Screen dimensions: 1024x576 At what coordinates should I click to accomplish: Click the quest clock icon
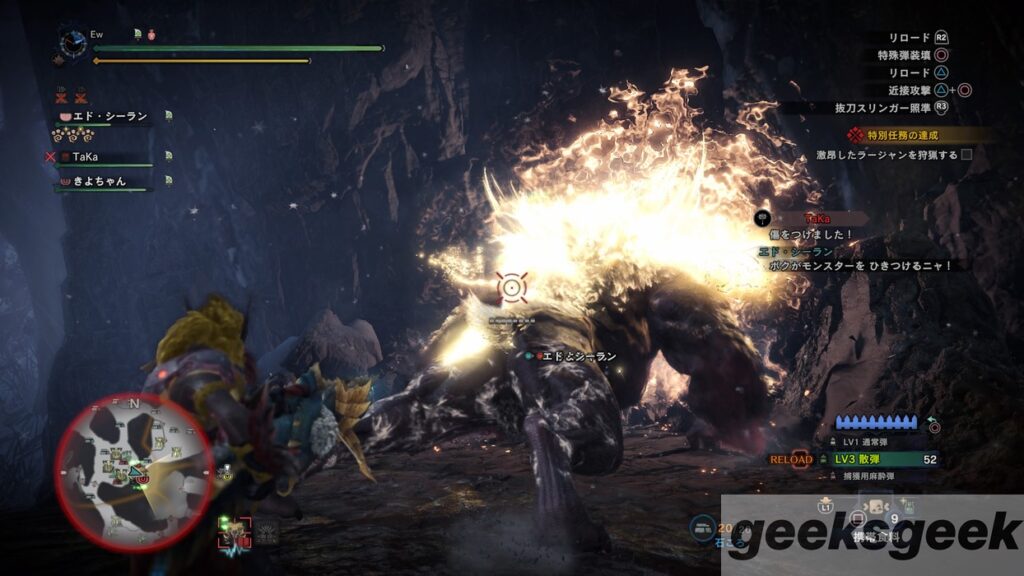click(x=73, y=42)
